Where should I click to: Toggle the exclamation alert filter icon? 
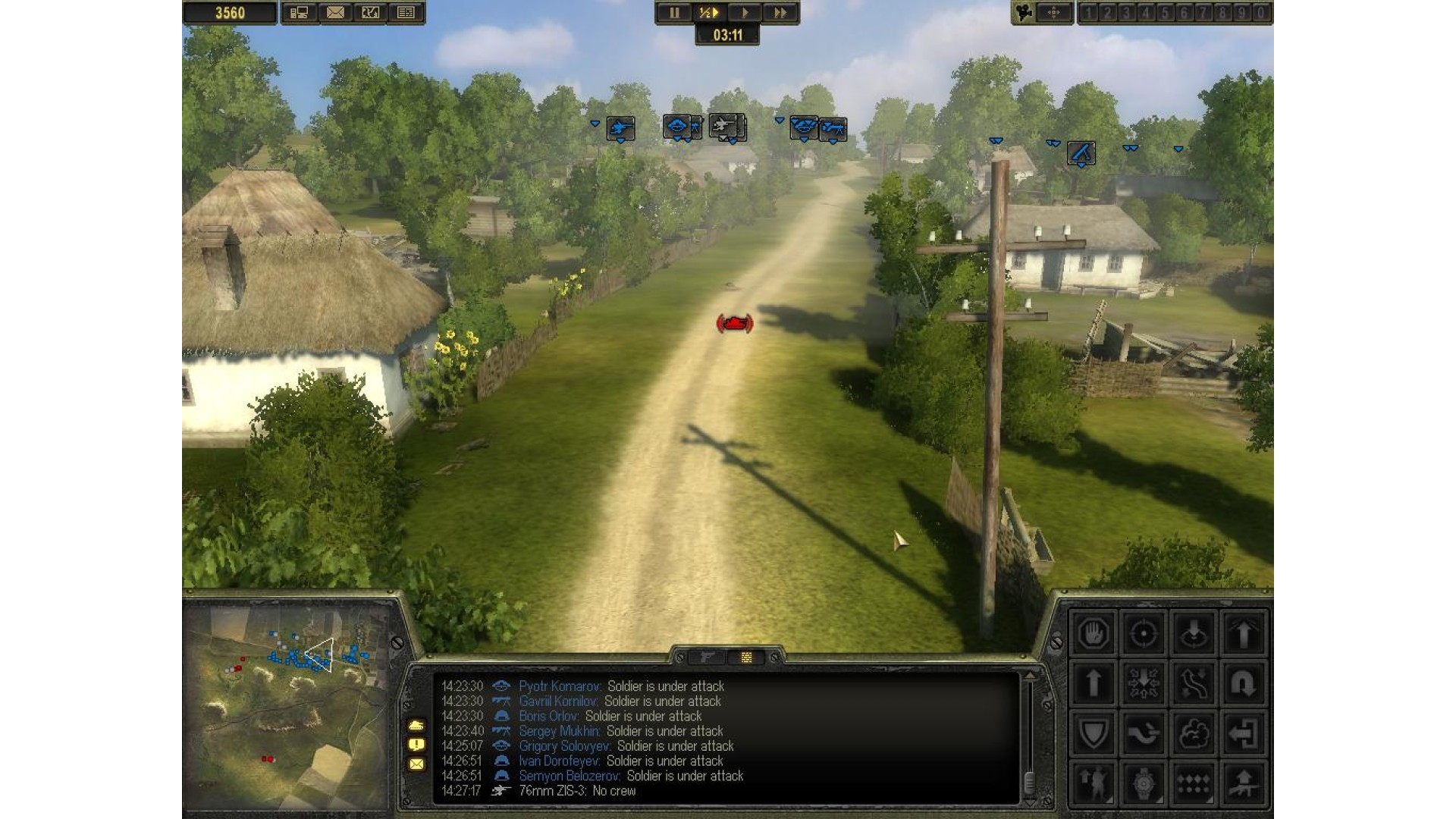[x=416, y=745]
